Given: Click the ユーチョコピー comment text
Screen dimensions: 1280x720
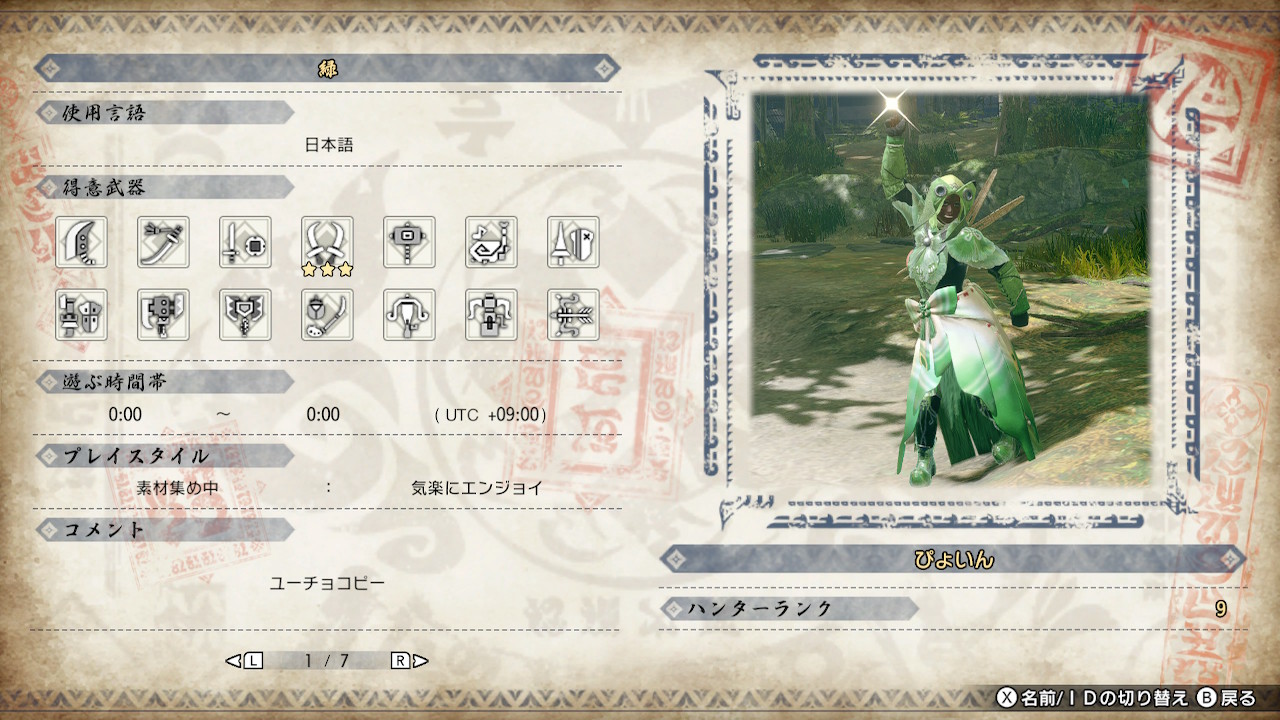Looking at the screenshot, I should tap(327, 583).
